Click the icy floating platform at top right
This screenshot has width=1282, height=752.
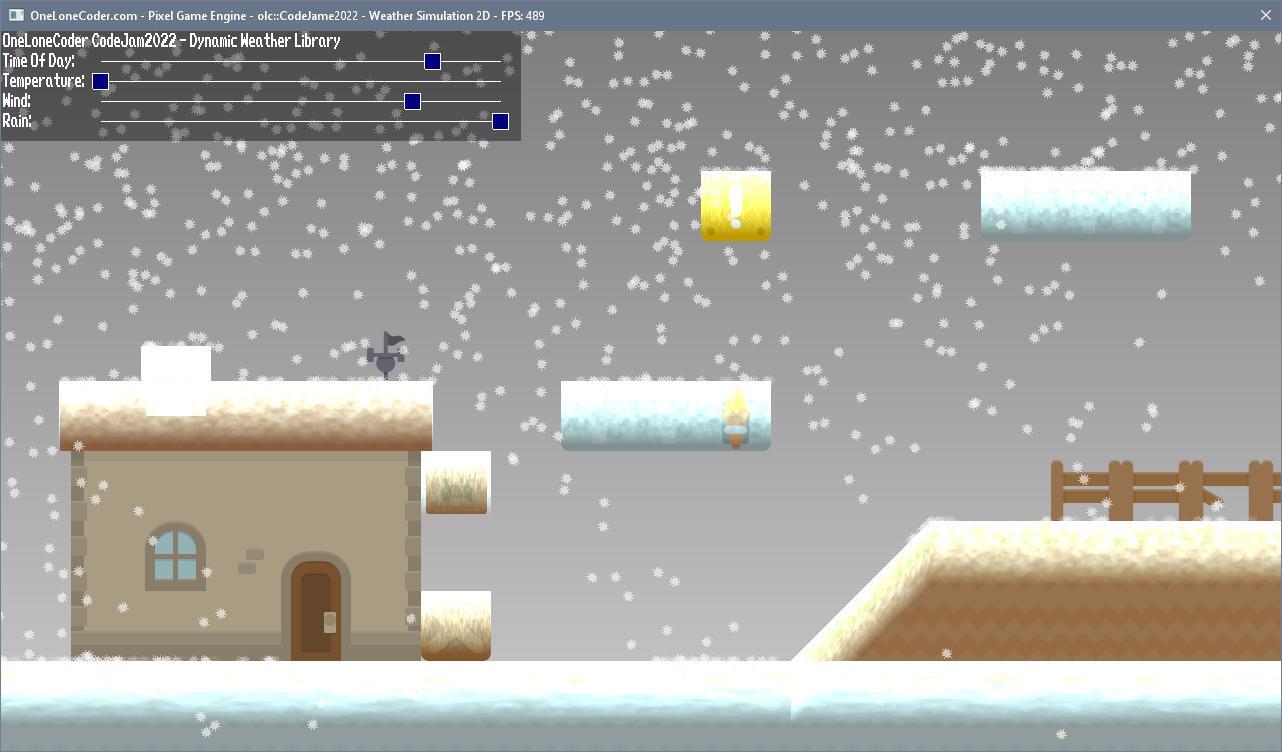(x=1085, y=205)
